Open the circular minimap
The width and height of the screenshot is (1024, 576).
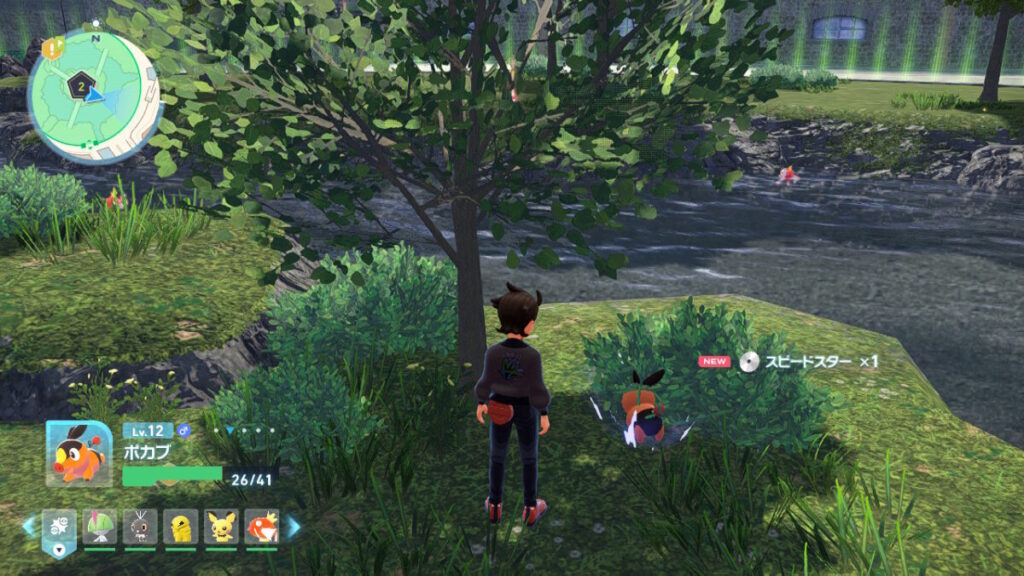[x=93, y=92]
